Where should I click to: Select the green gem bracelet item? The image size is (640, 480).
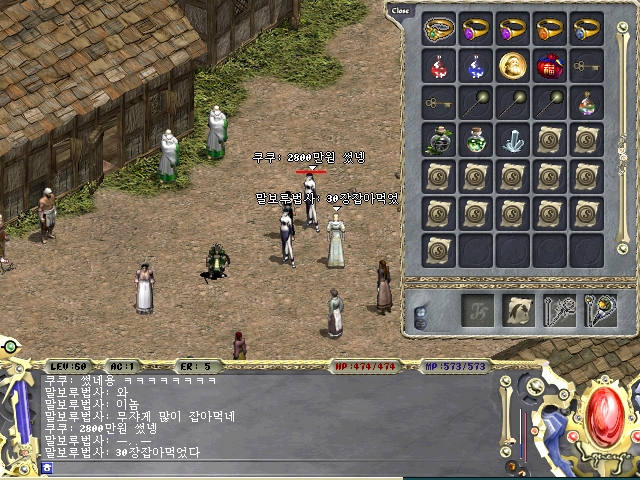pos(439,29)
